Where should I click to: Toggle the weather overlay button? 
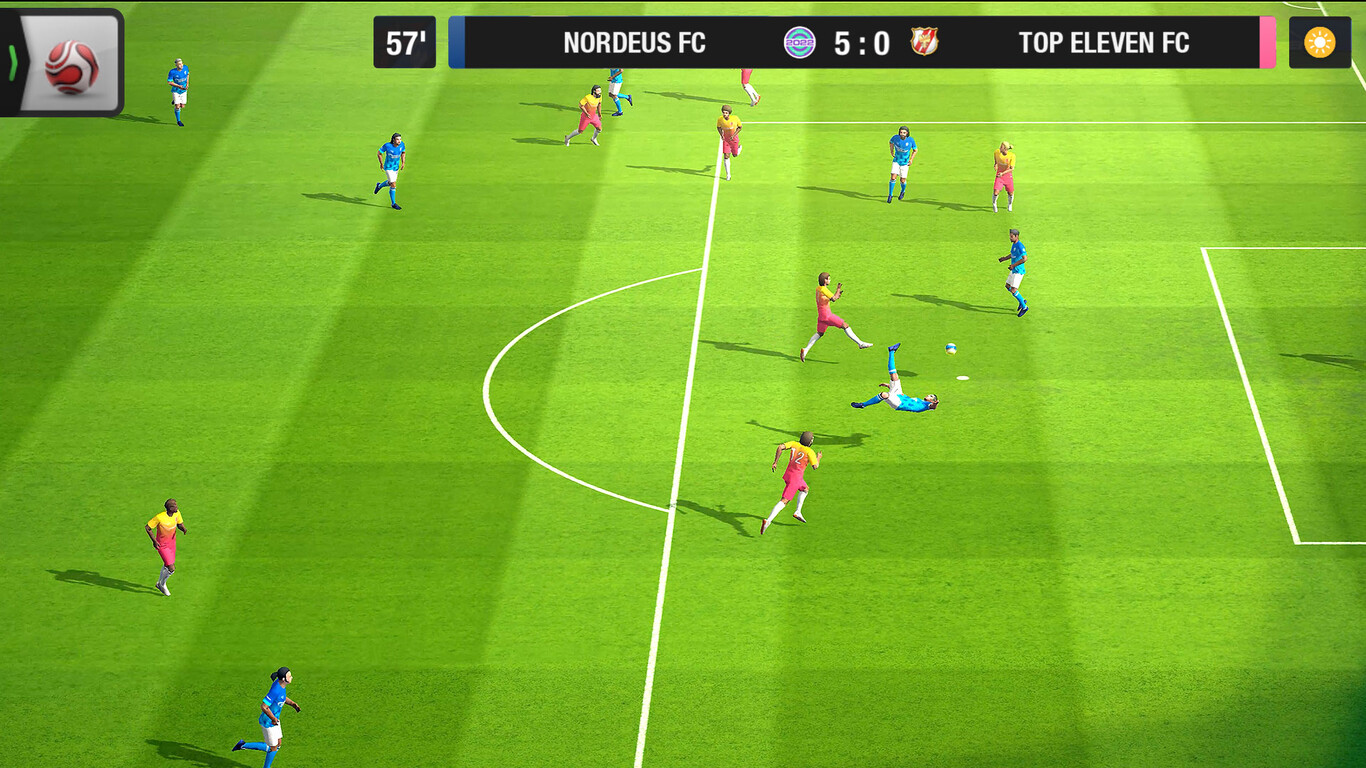tap(1322, 42)
